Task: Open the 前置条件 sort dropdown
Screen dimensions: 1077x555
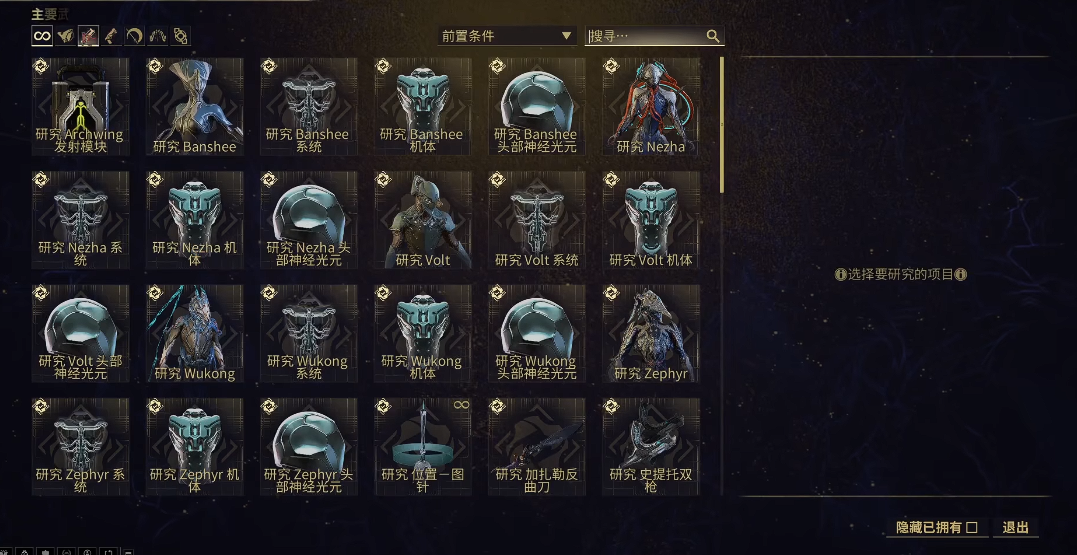Action: [x=507, y=36]
